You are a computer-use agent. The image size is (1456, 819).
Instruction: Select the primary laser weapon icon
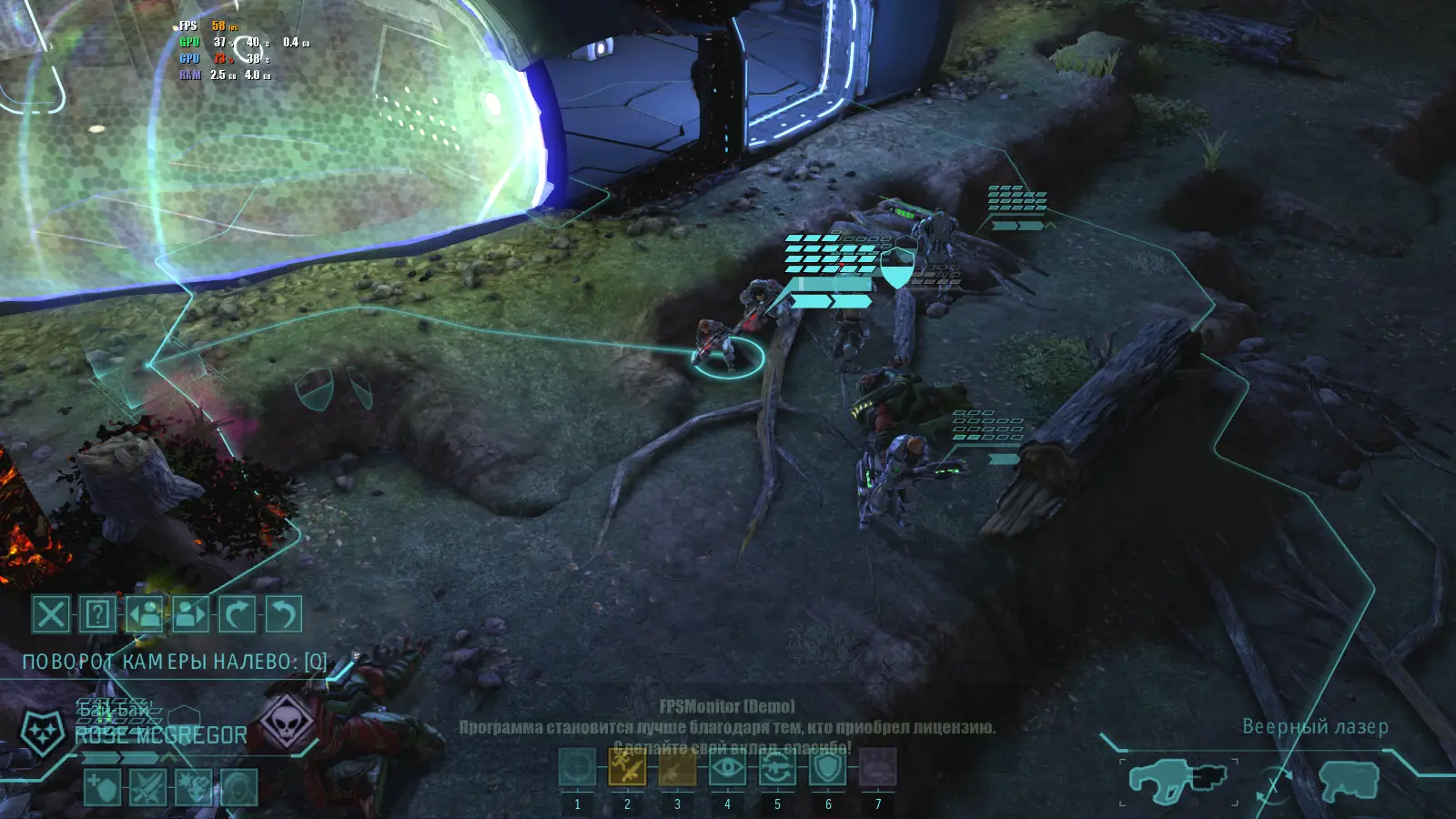[1178, 781]
